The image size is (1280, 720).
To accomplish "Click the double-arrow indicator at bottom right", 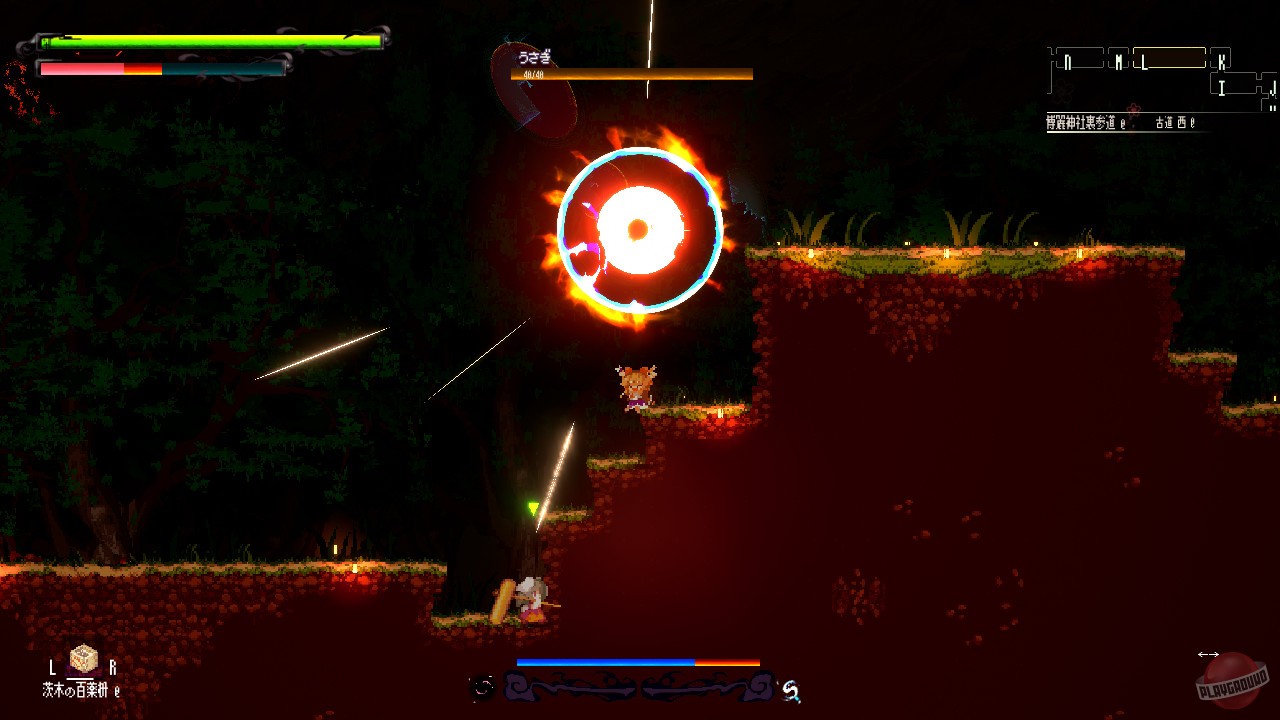I will pyautogui.click(x=1207, y=656).
